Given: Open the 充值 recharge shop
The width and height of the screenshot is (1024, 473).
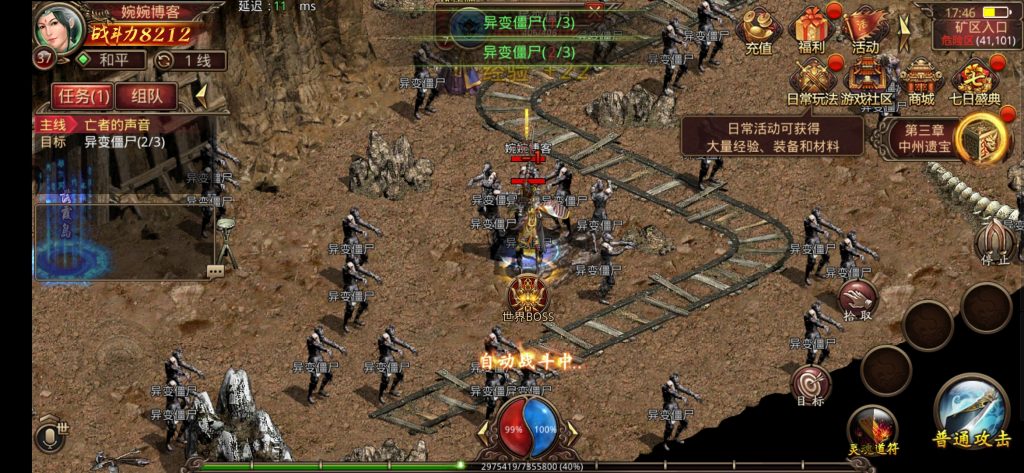Looking at the screenshot, I should click(760, 30).
